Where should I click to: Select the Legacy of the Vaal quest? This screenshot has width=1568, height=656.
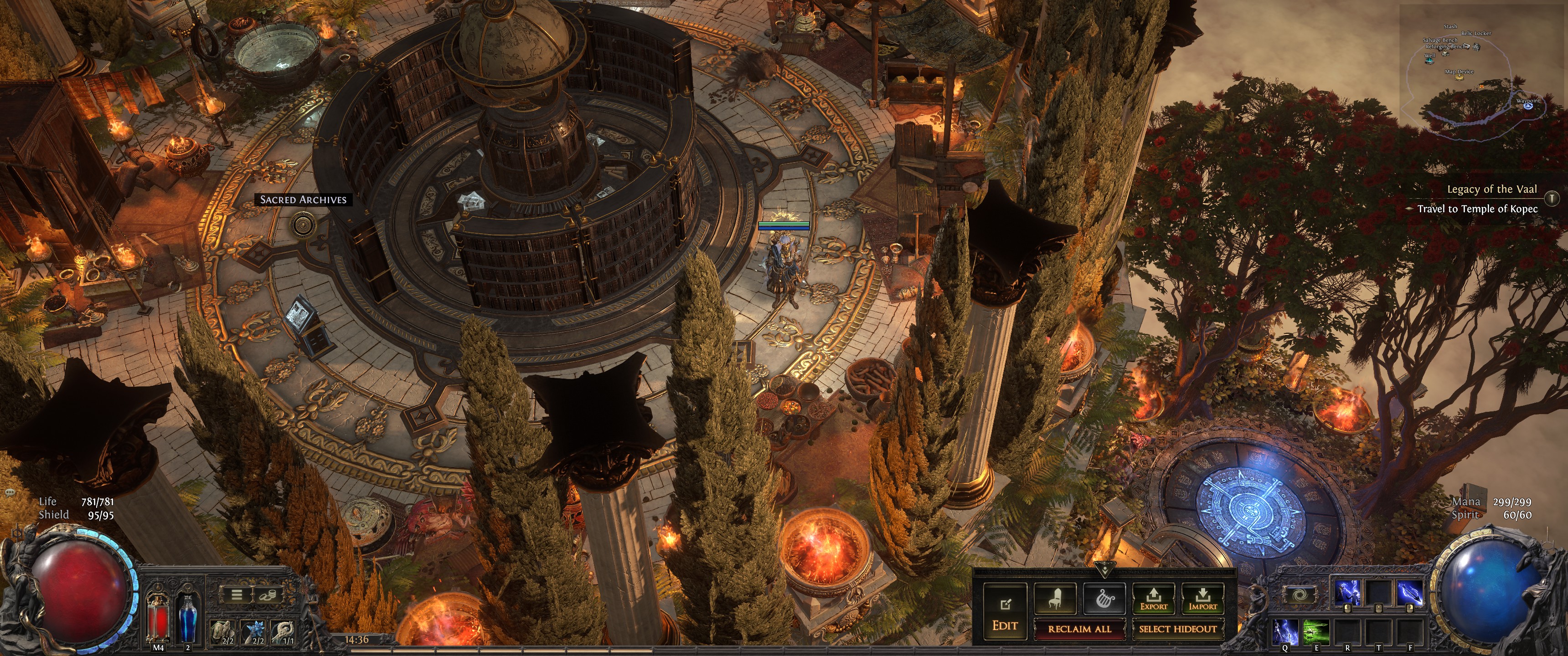[1491, 189]
